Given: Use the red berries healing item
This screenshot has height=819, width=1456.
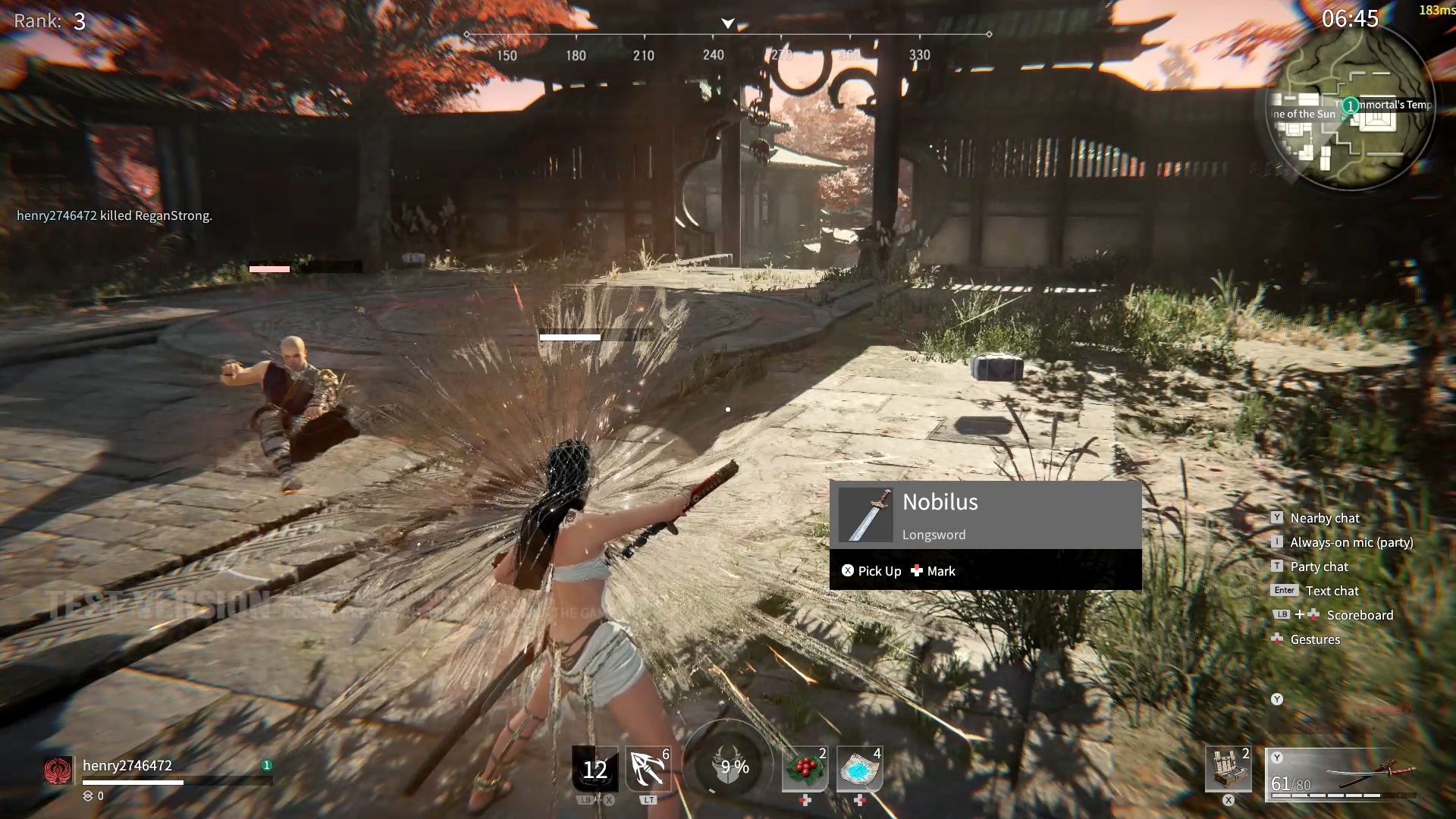Looking at the screenshot, I should [x=805, y=770].
